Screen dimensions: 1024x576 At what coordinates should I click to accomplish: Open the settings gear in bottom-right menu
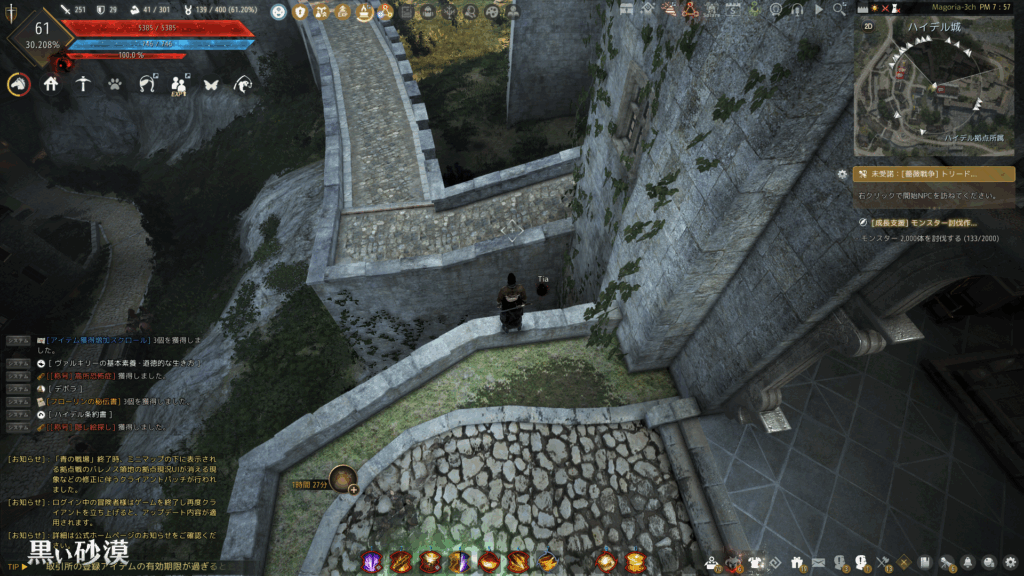(x=1011, y=562)
